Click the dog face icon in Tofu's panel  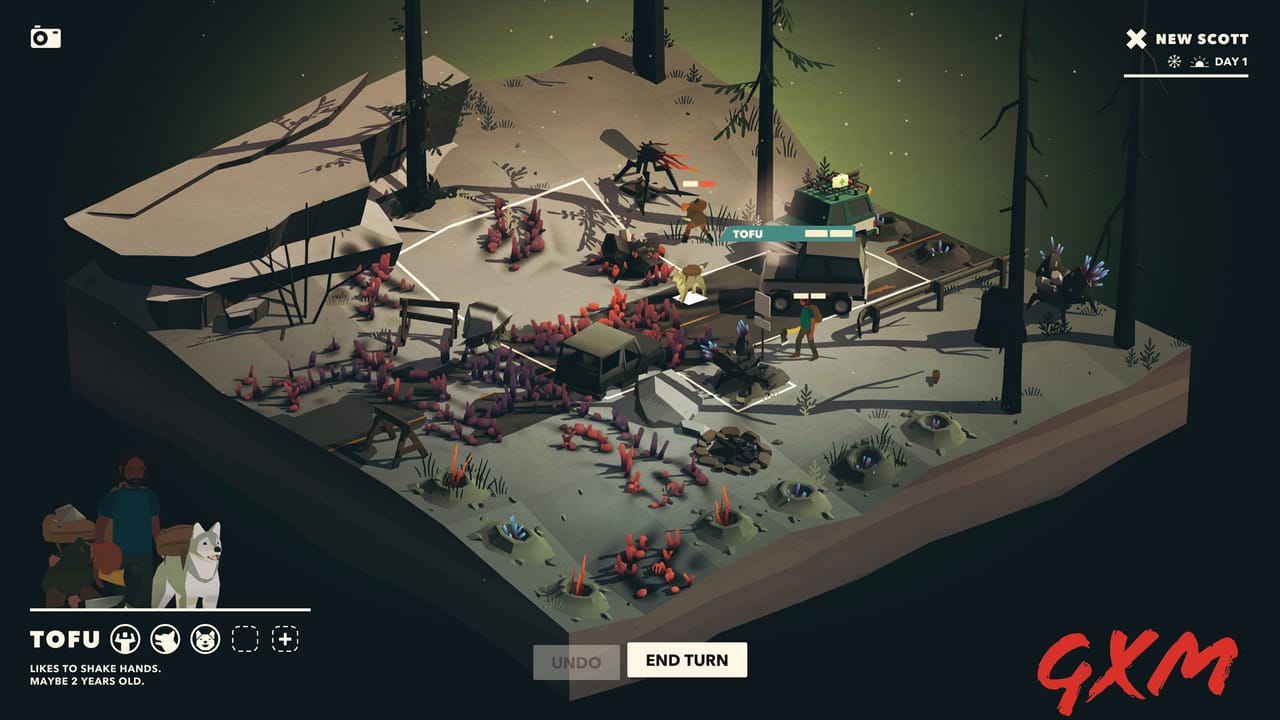click(203, 639)
